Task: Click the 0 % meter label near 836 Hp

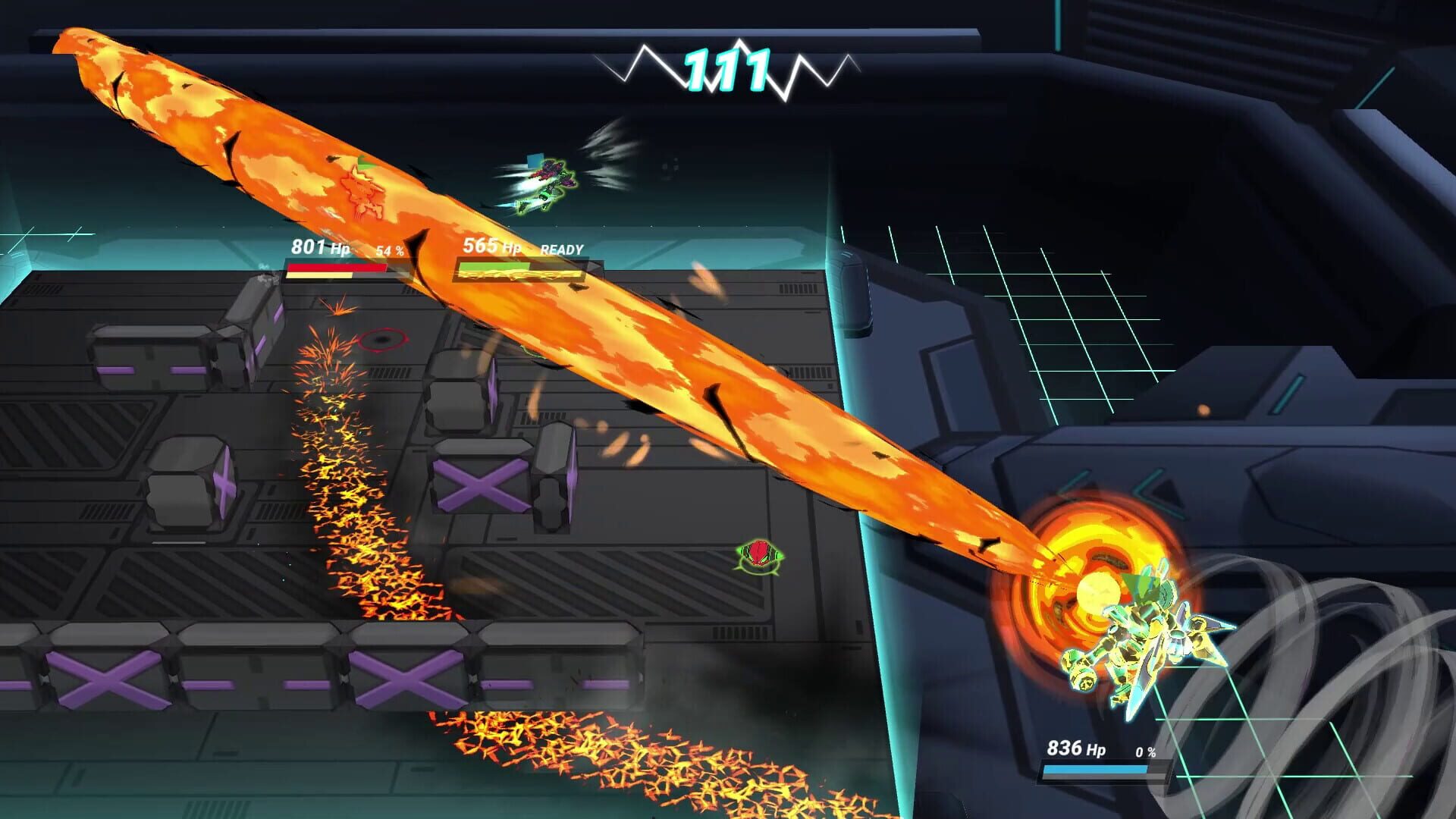Action: coord(1147,751)
